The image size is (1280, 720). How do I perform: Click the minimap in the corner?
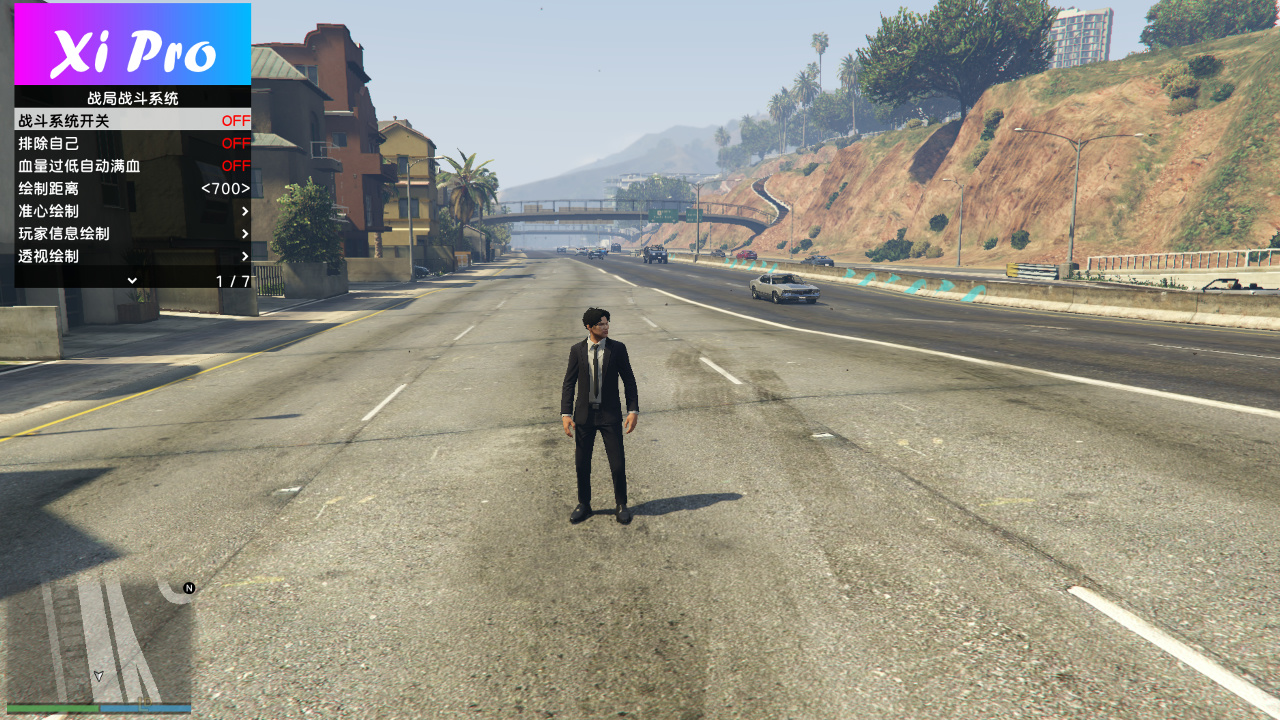tap(98, 640)
